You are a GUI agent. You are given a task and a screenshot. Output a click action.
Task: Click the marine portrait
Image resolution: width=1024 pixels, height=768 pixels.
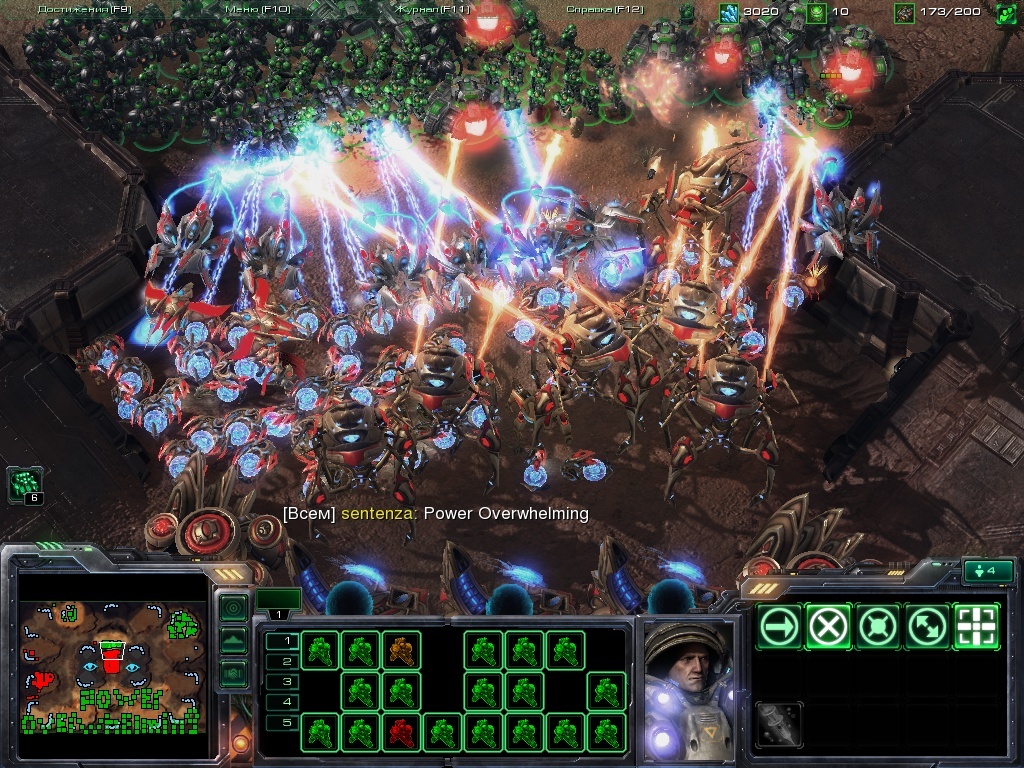689,688
